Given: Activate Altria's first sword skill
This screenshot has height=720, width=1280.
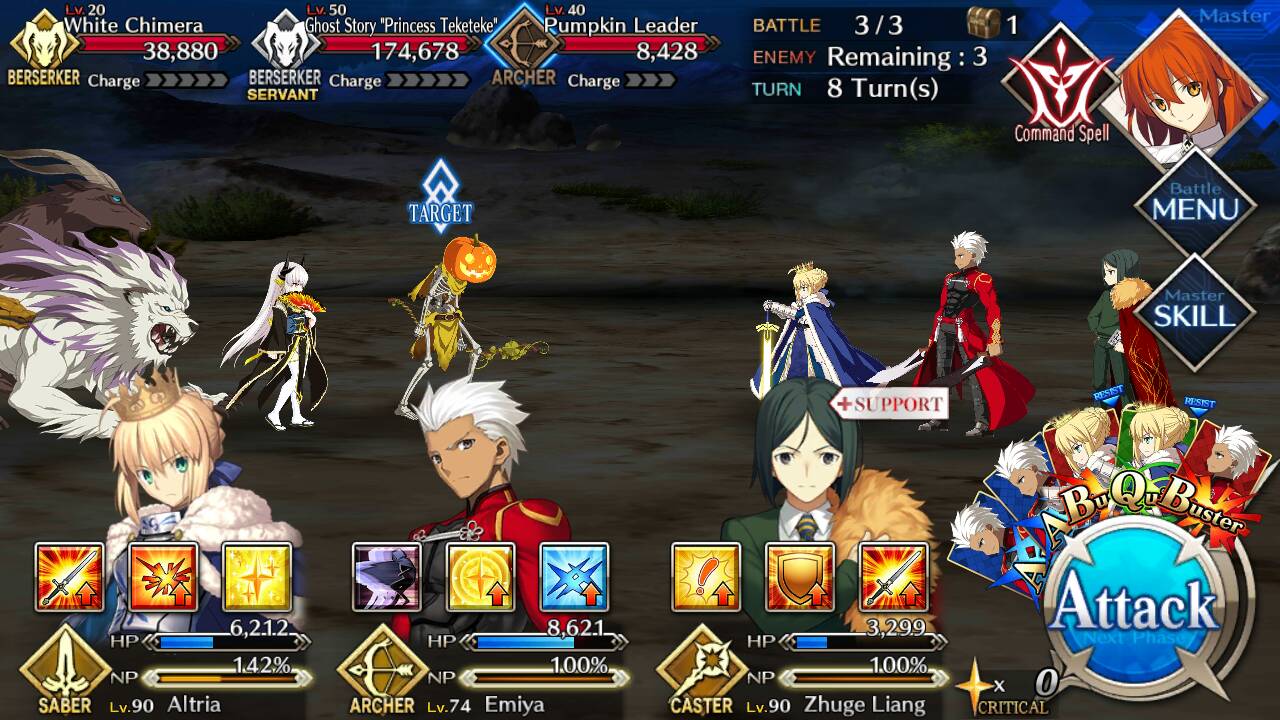Looking at the screenshot, I should (69, 577).
